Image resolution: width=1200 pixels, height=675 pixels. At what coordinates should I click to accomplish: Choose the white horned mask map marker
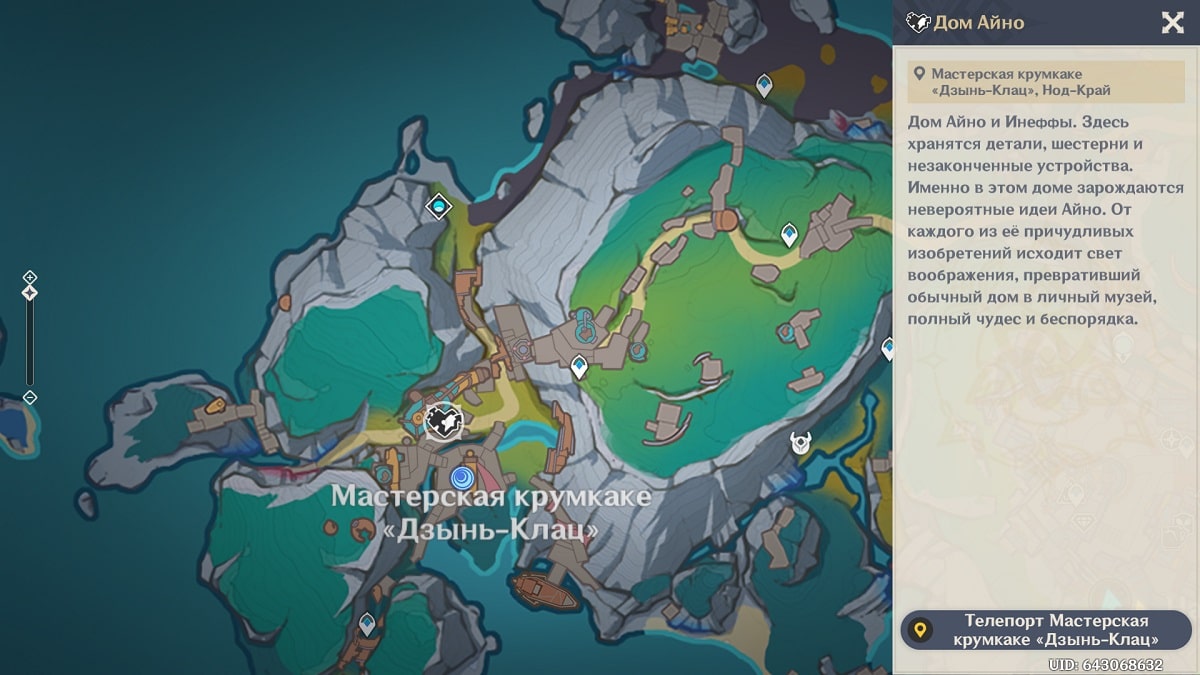(x=800, y=442)
